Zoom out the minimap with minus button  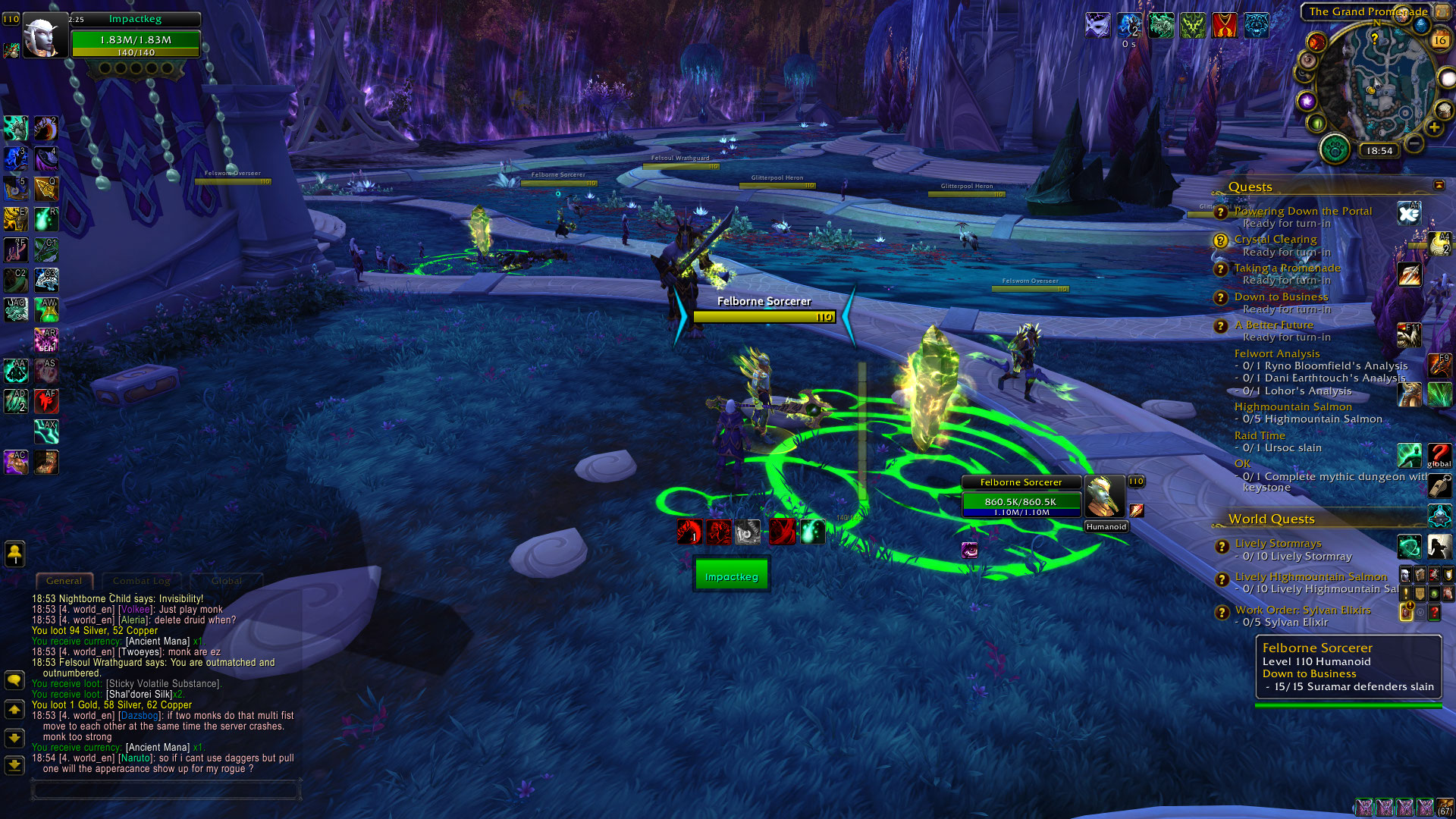[1414, 143]
